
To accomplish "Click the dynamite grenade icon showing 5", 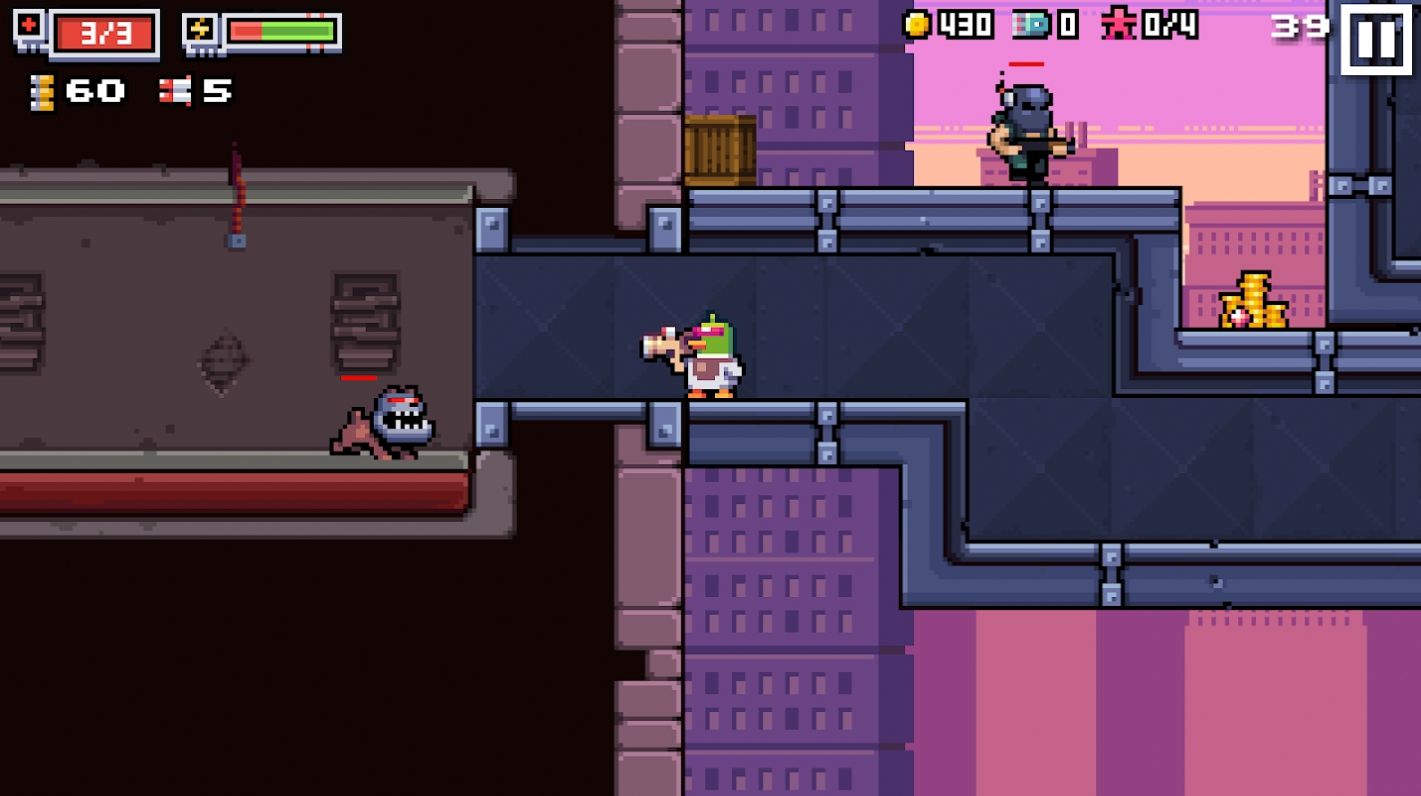I will click(178, 91).
